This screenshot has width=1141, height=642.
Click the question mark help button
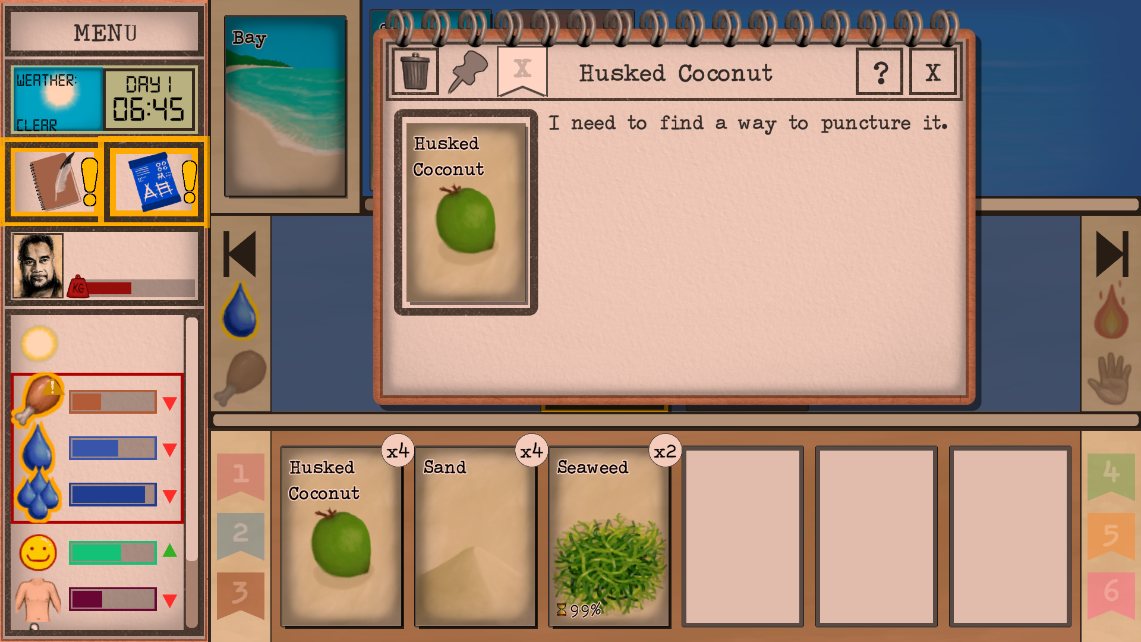click(x=880, y=72)
